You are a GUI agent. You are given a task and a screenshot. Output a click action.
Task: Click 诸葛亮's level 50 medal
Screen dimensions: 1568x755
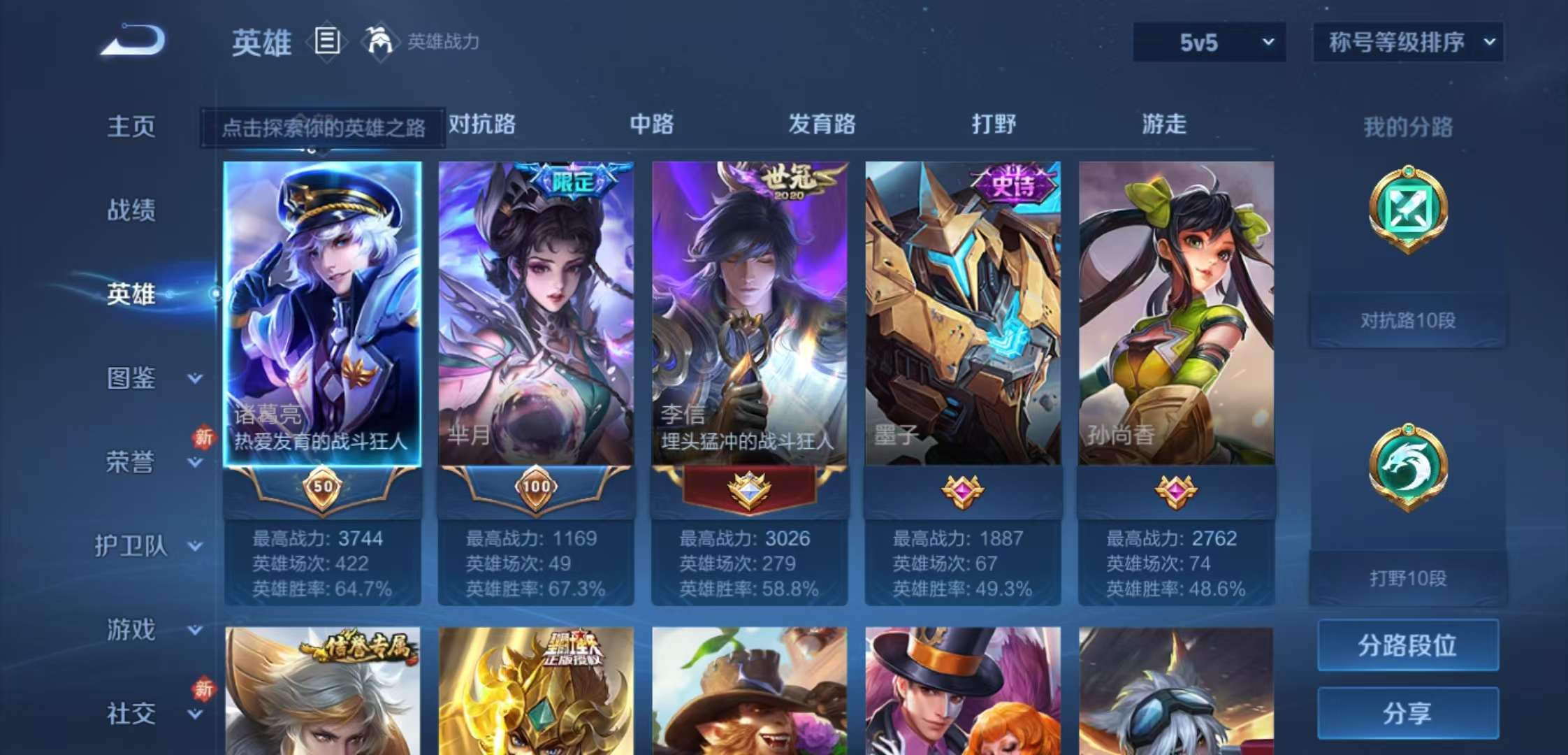(321, 487)
